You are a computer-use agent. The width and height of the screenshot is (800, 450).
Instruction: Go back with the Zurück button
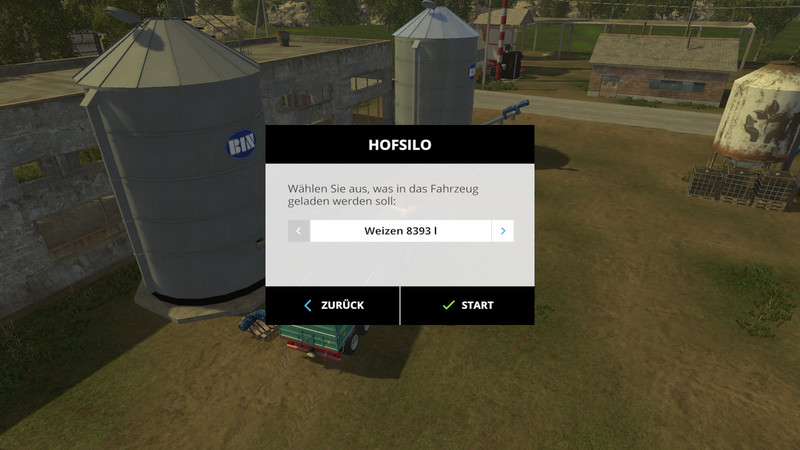pos(333,305)
